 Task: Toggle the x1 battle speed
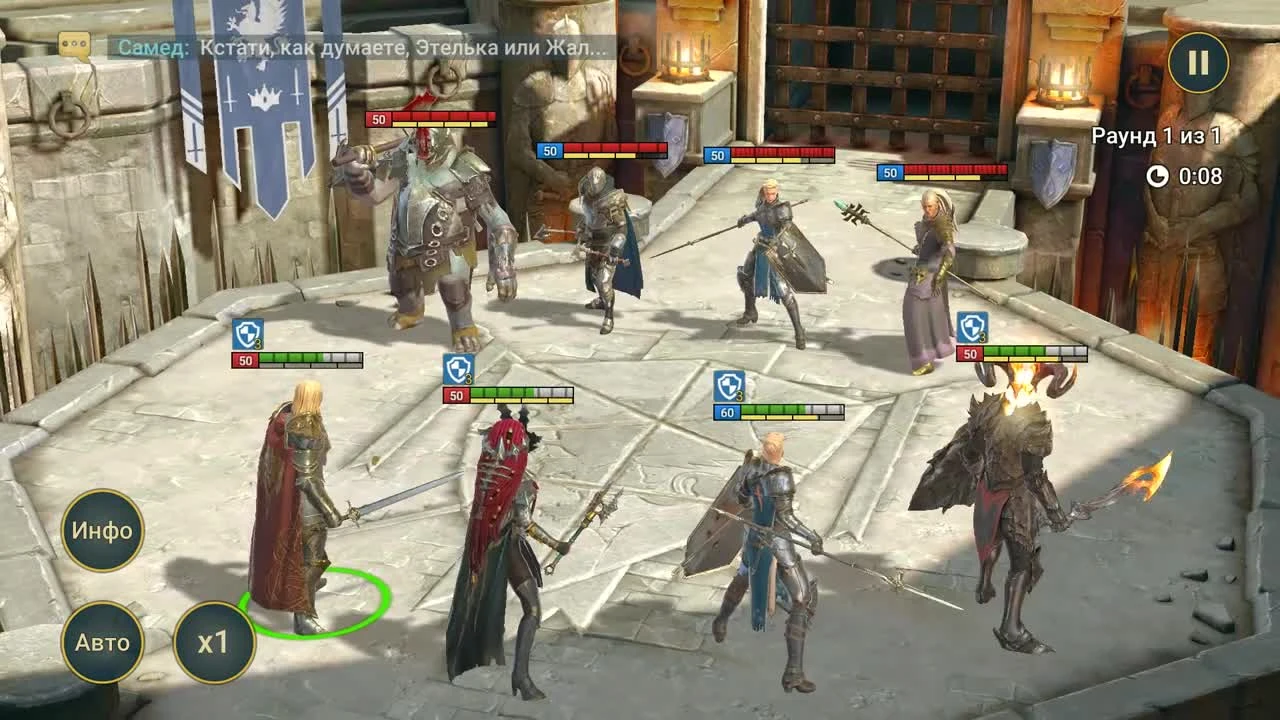click(x=213, y=643)
